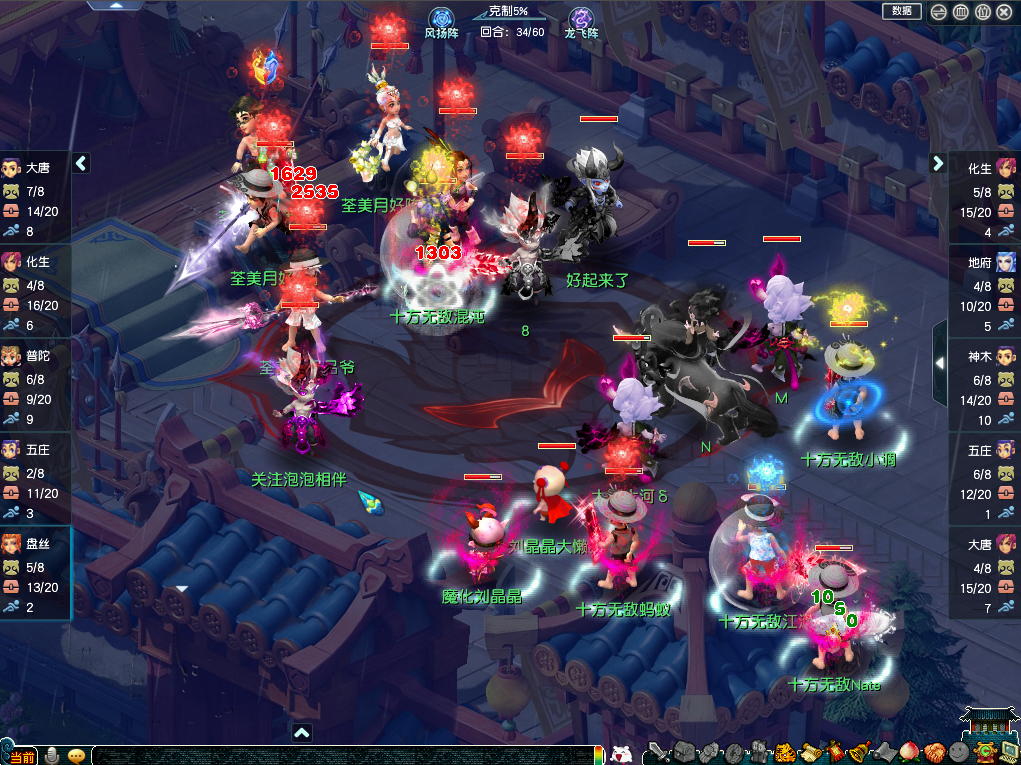Switch the 当前 chat channel

coord(20,755)
